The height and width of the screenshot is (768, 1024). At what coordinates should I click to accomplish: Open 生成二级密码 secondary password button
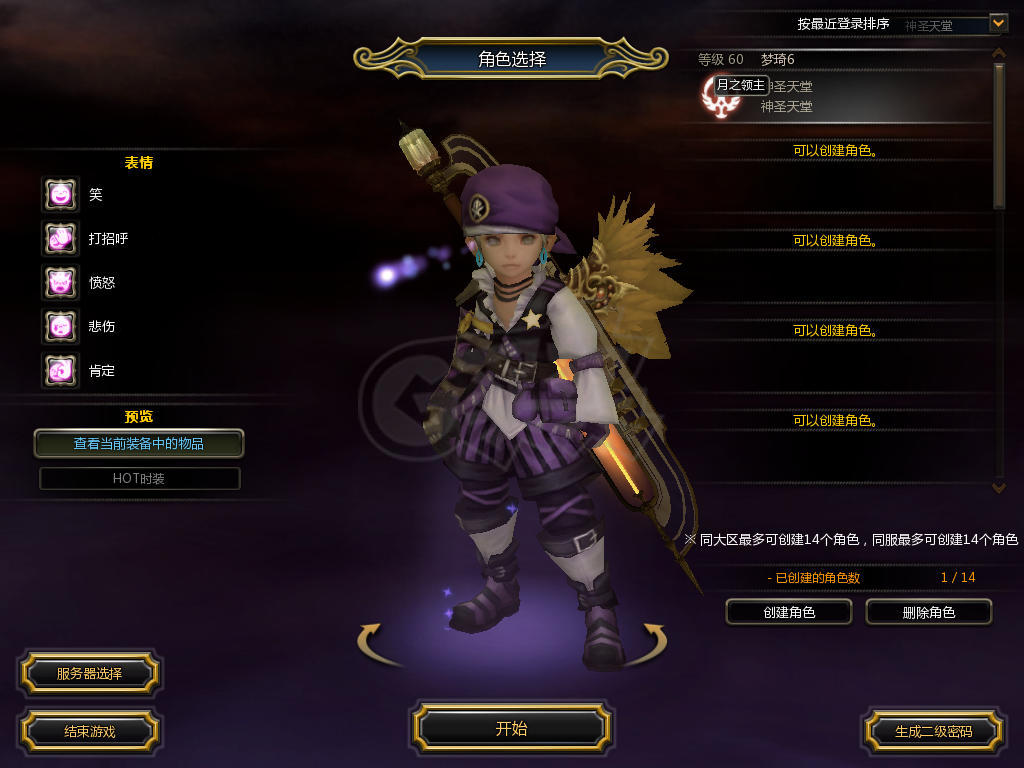(x=933, y=731)
